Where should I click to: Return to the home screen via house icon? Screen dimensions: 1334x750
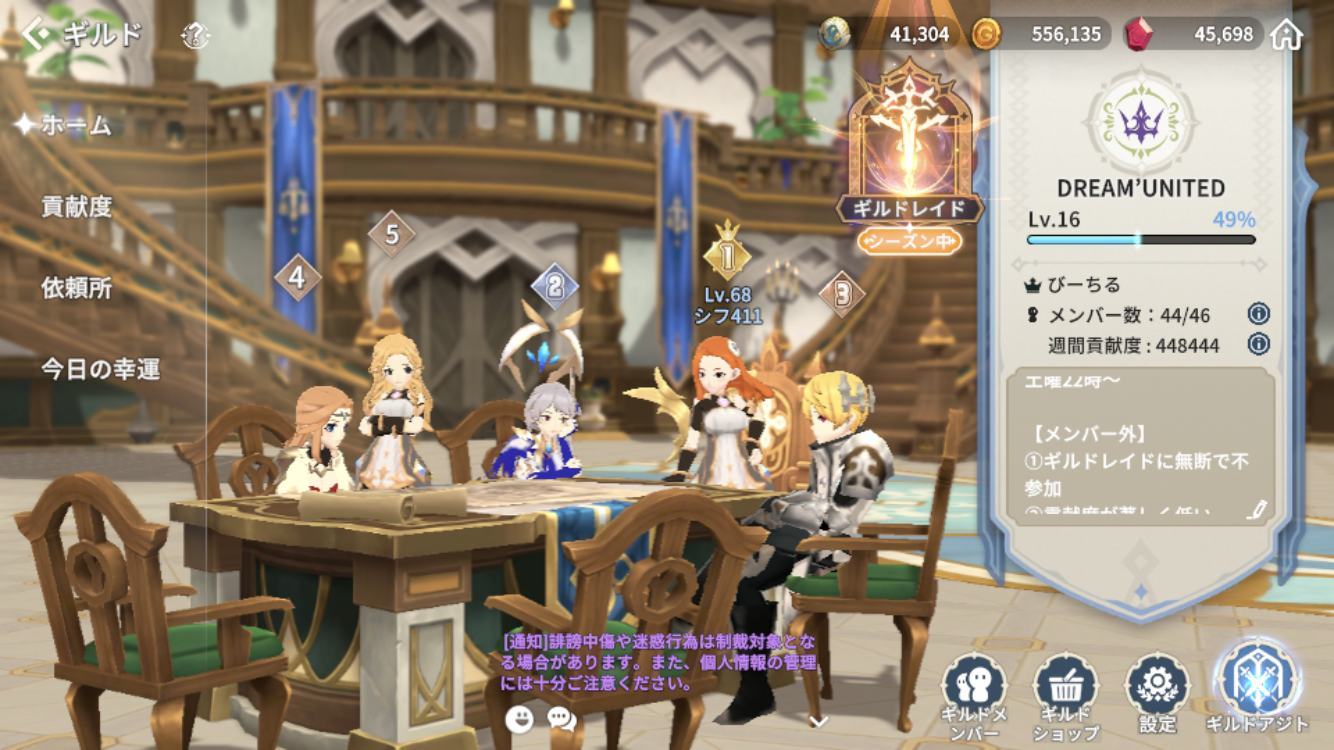point(1287,34)
